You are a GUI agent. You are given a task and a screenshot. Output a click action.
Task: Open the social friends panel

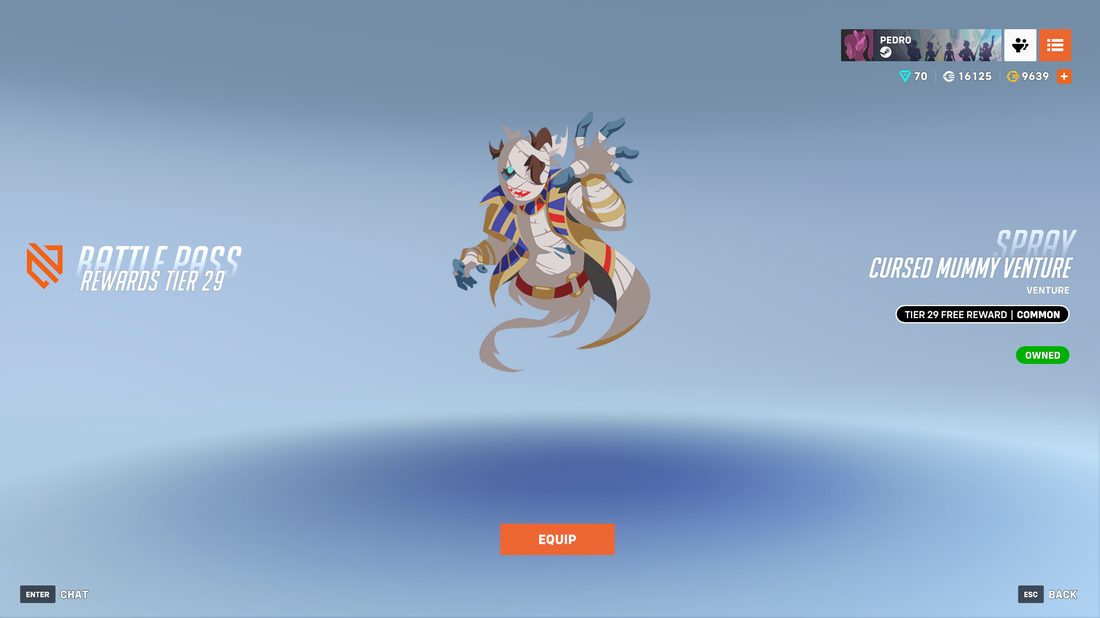(x=1020, y=45)
